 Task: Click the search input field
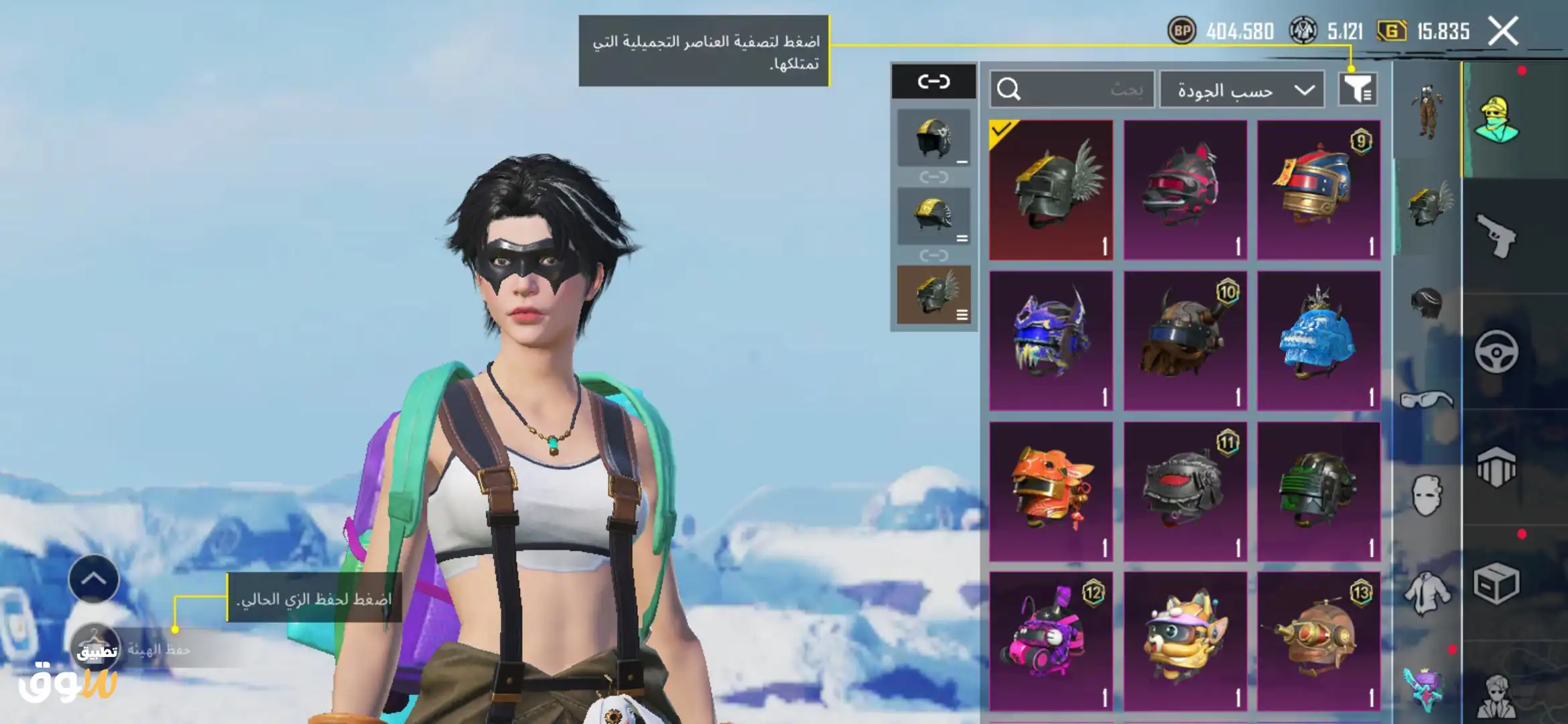1072,89
